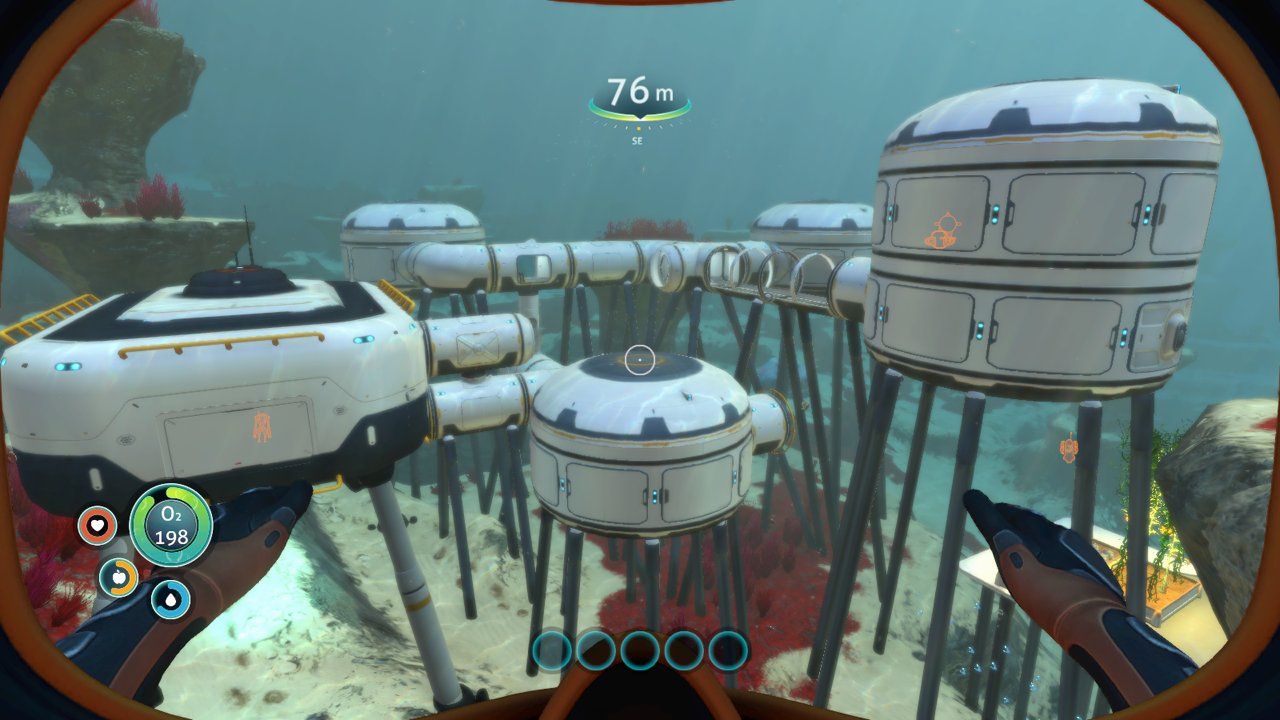Click the crosshair reticle at screen center

(640, 358)
